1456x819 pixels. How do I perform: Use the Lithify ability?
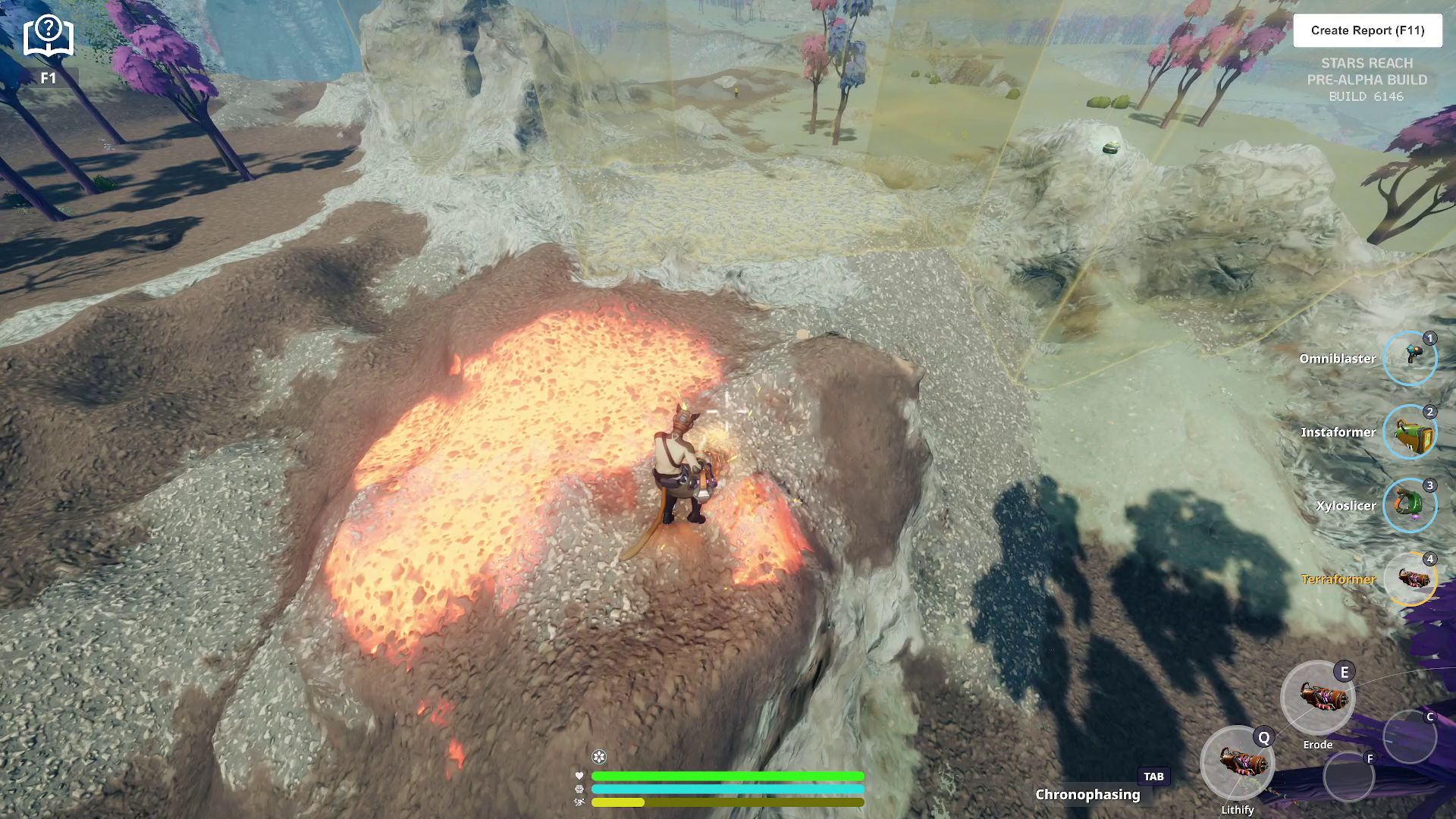pyautogui.click(x=1238, y=762)
